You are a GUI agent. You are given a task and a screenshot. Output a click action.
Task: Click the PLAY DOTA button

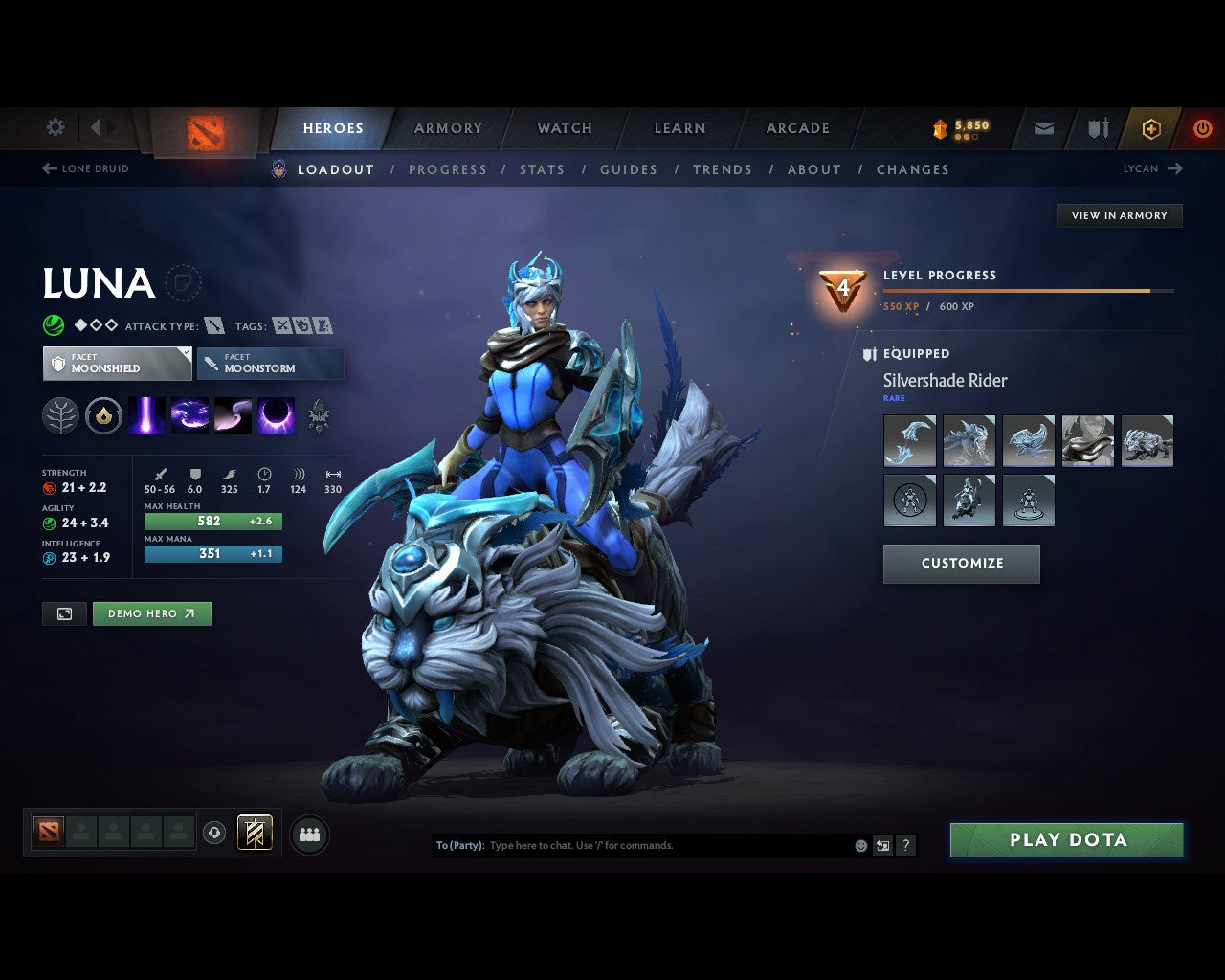point(1065,839)
